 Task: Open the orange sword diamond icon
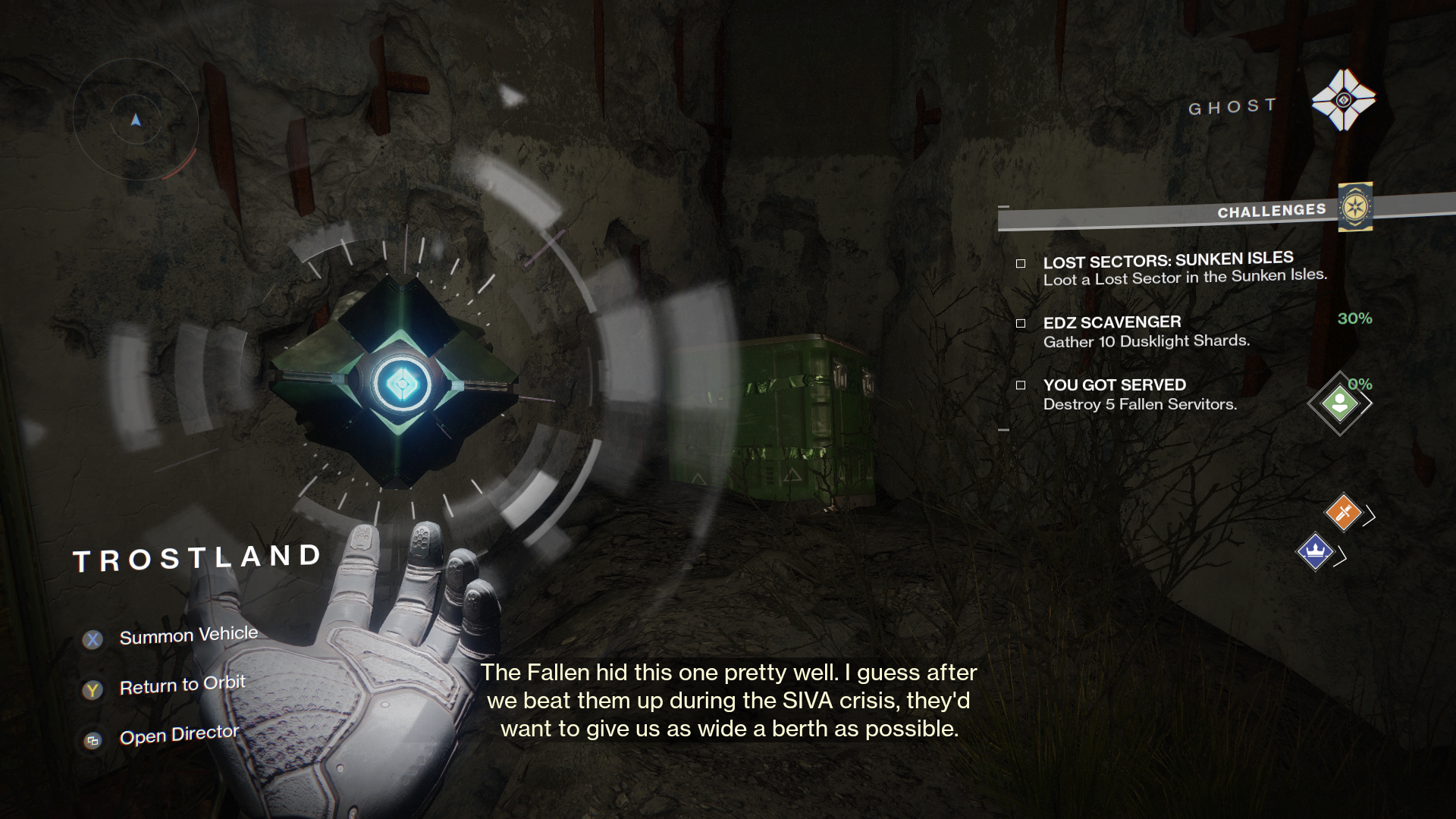[1343, 512]
